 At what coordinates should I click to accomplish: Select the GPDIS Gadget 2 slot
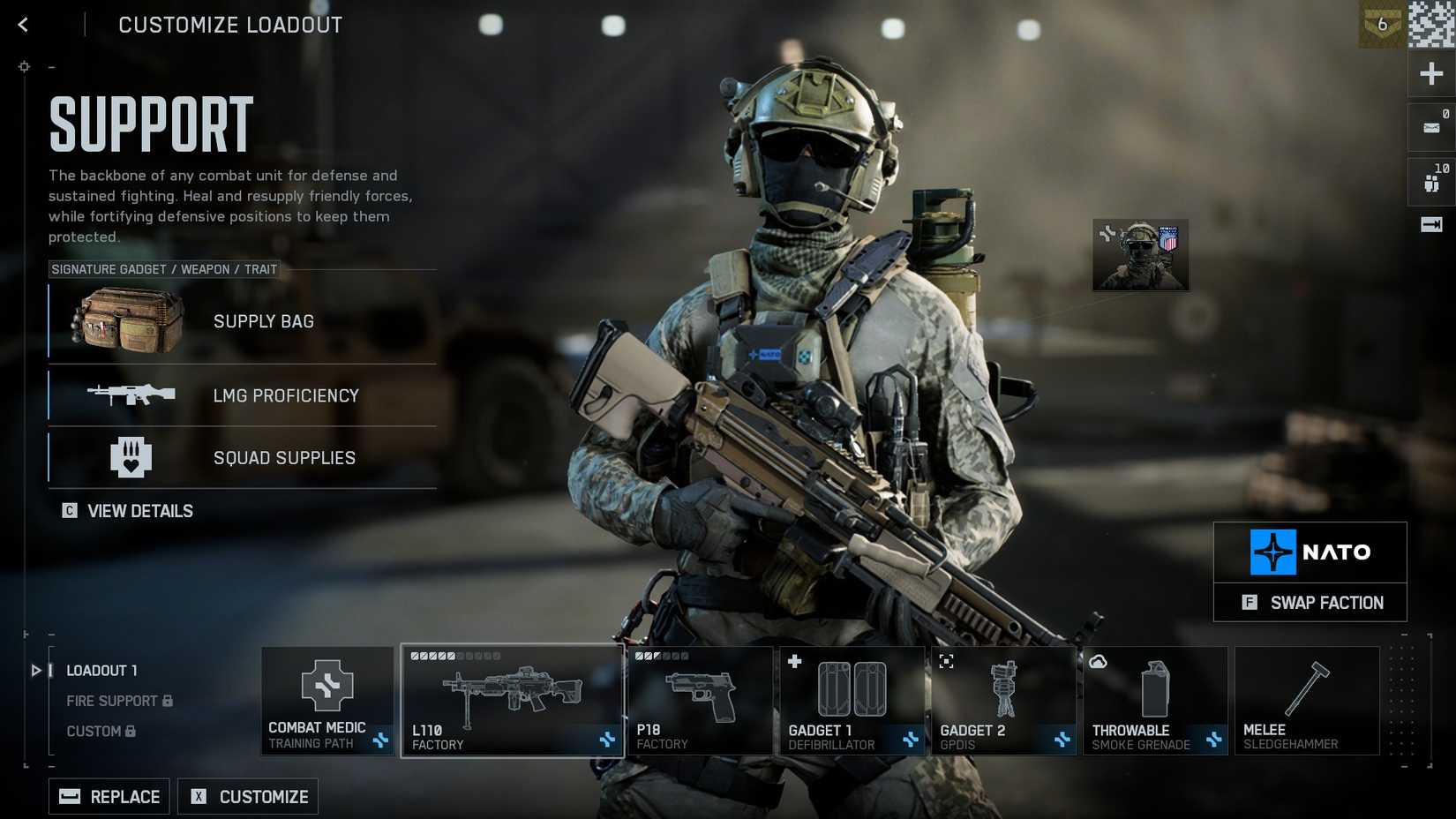[1003, 700]
